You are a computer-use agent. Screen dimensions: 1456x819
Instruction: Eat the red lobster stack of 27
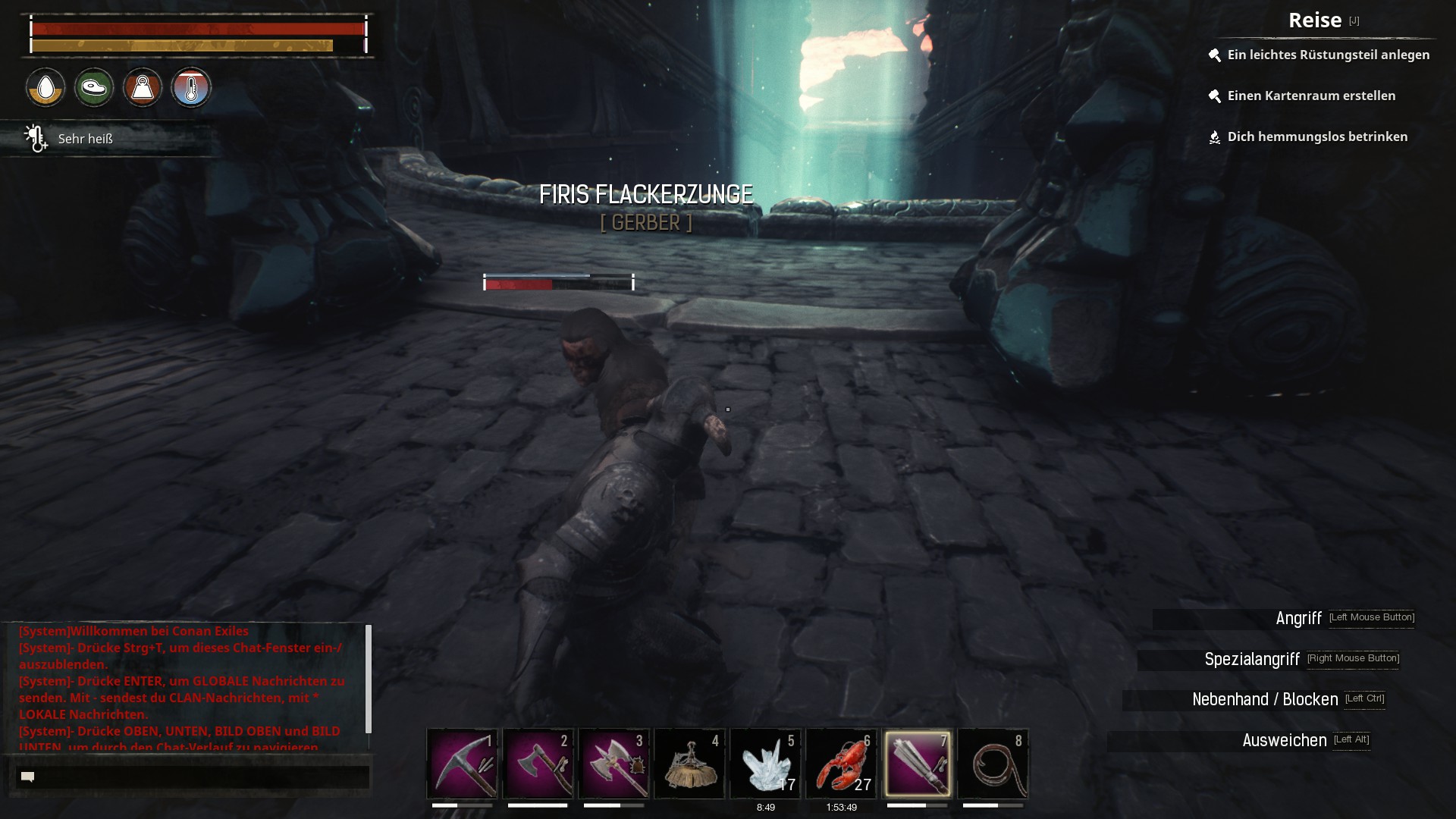coord(841,763)
